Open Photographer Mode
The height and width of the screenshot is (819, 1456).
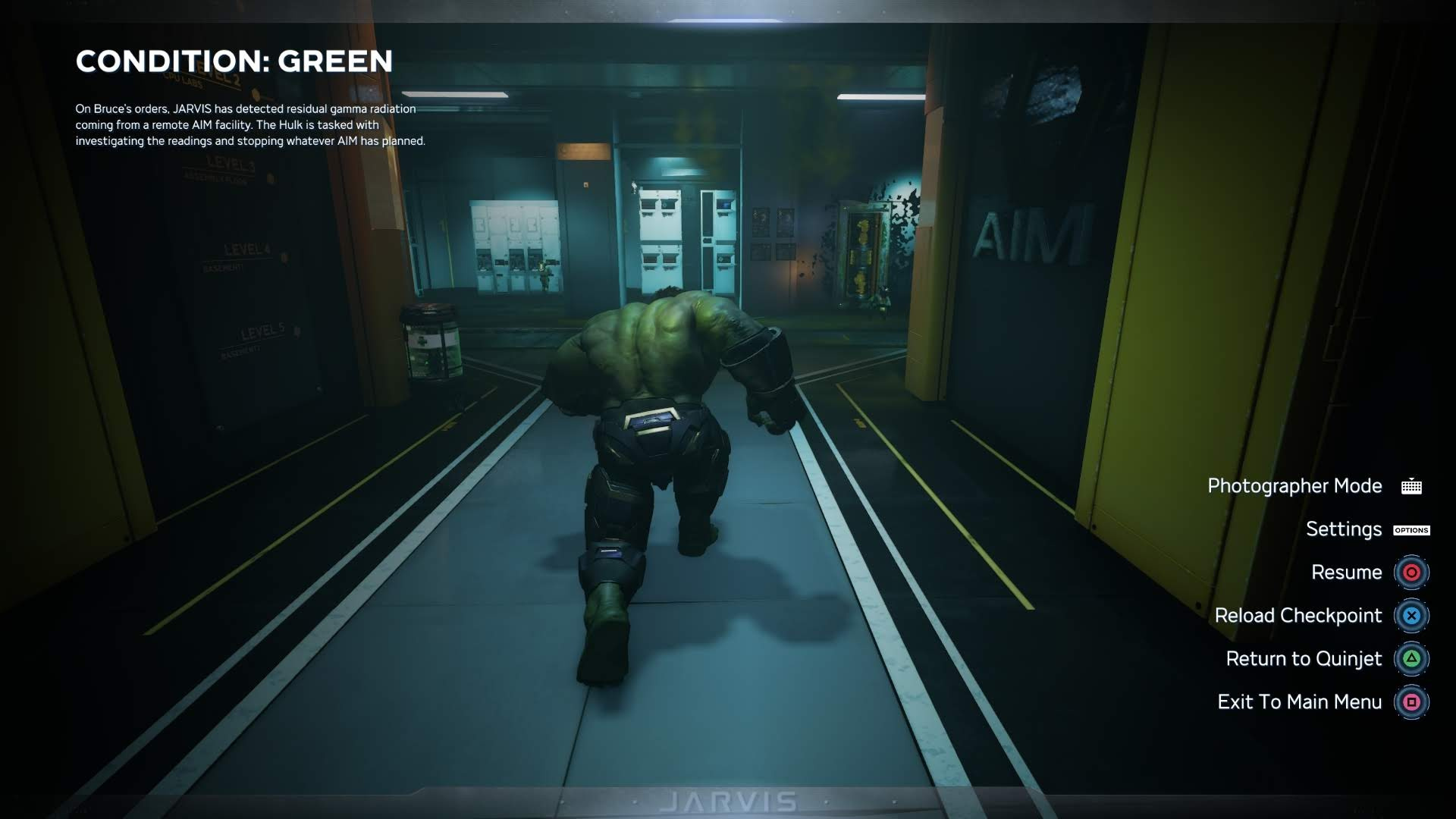[x=1294, y=486]
